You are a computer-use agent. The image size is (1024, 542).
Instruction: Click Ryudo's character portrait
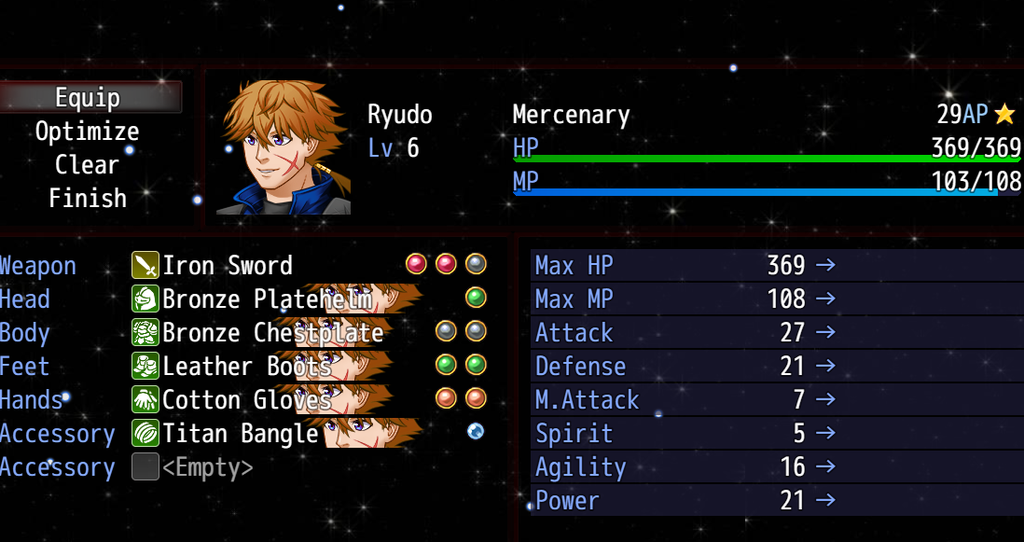(284, 148)
